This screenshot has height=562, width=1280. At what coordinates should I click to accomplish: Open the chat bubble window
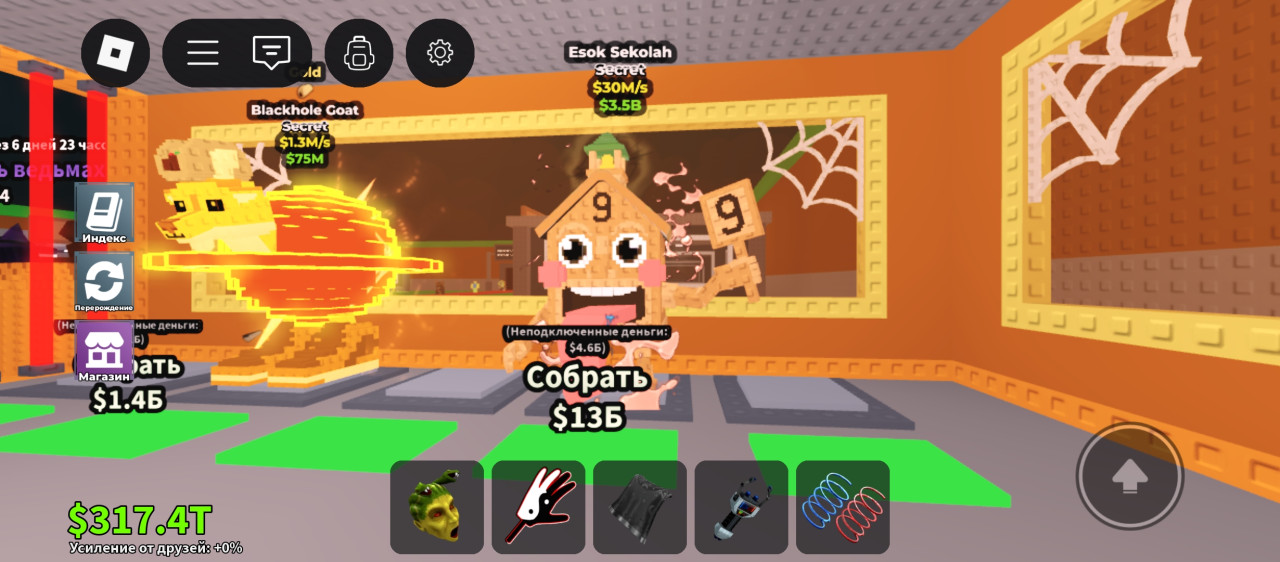pyautogui.click(x=271, y=53)
